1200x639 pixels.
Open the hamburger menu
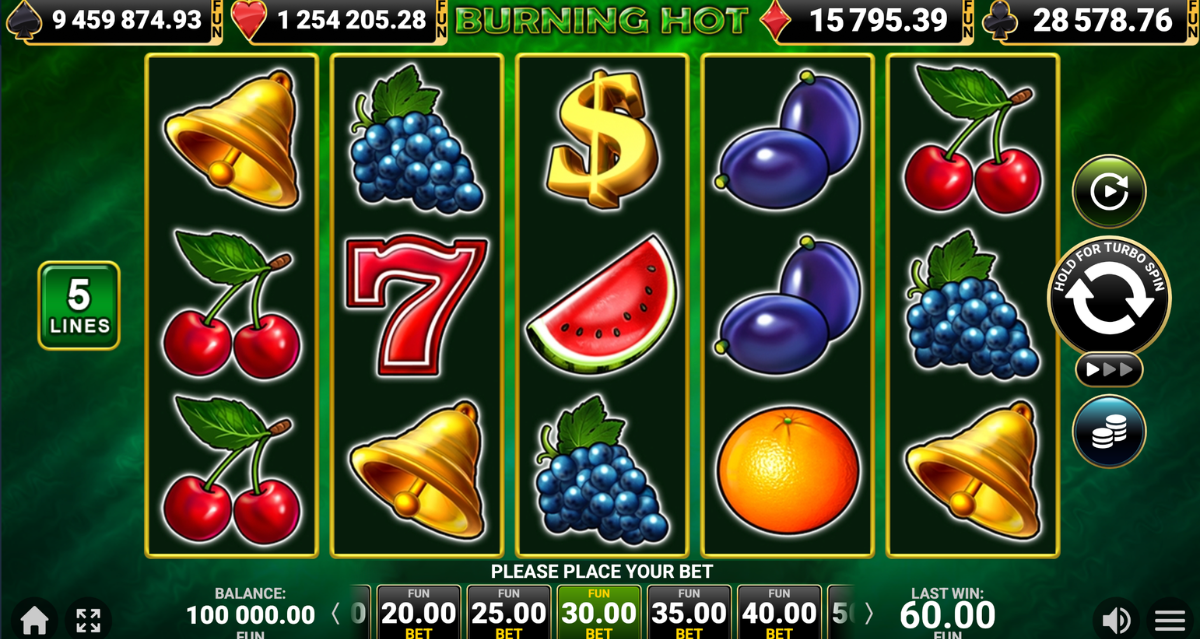click(1170, 619)
